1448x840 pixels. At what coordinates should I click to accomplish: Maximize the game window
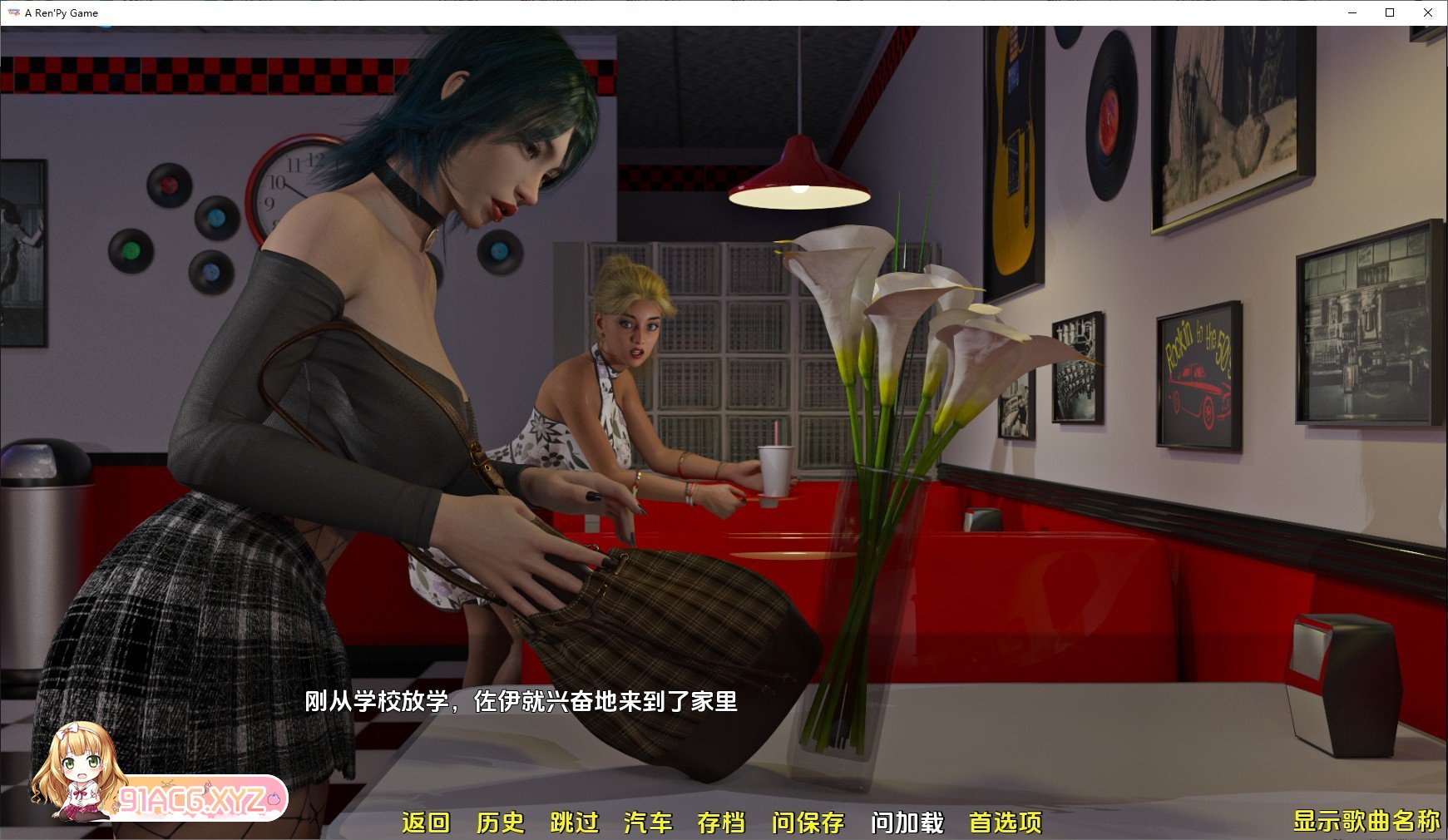1389,12
